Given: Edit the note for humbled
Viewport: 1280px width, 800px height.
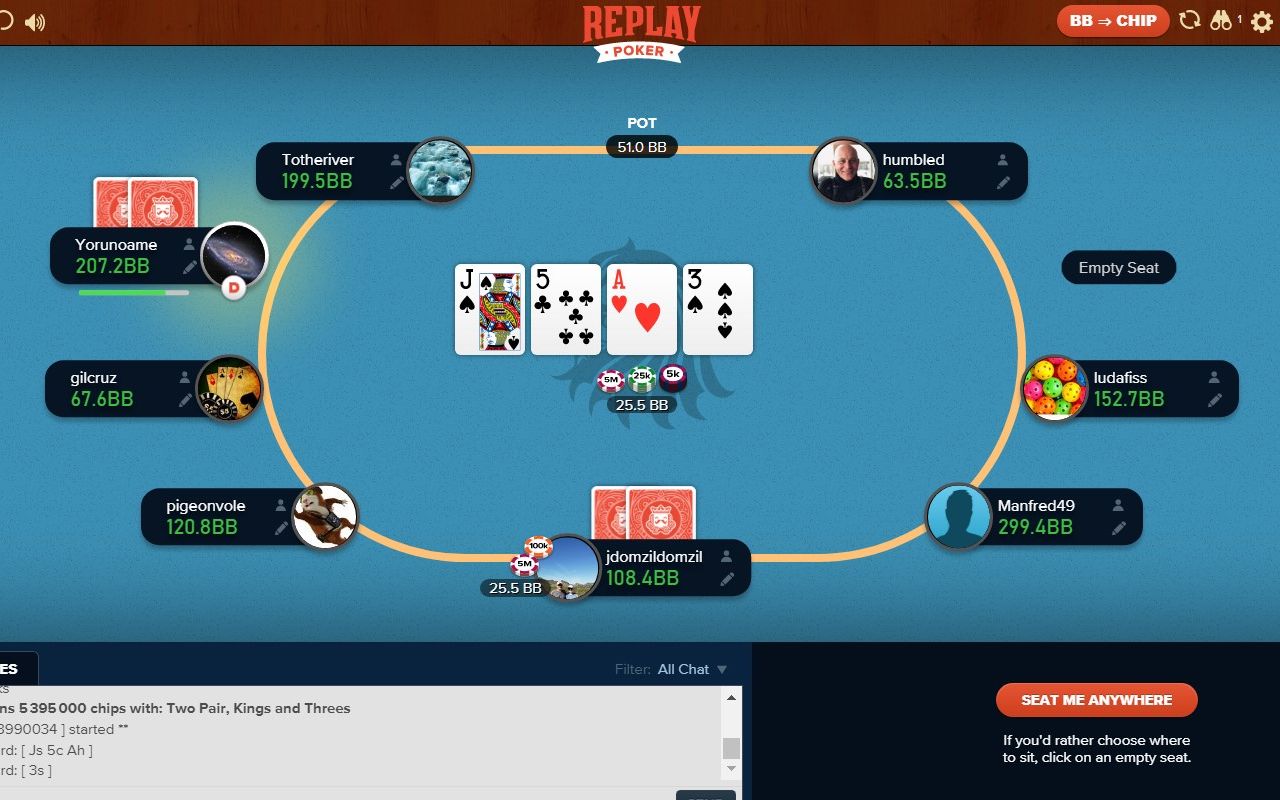Looking at the screenshot, I should pyautogui.click(x=1003, y=183).
